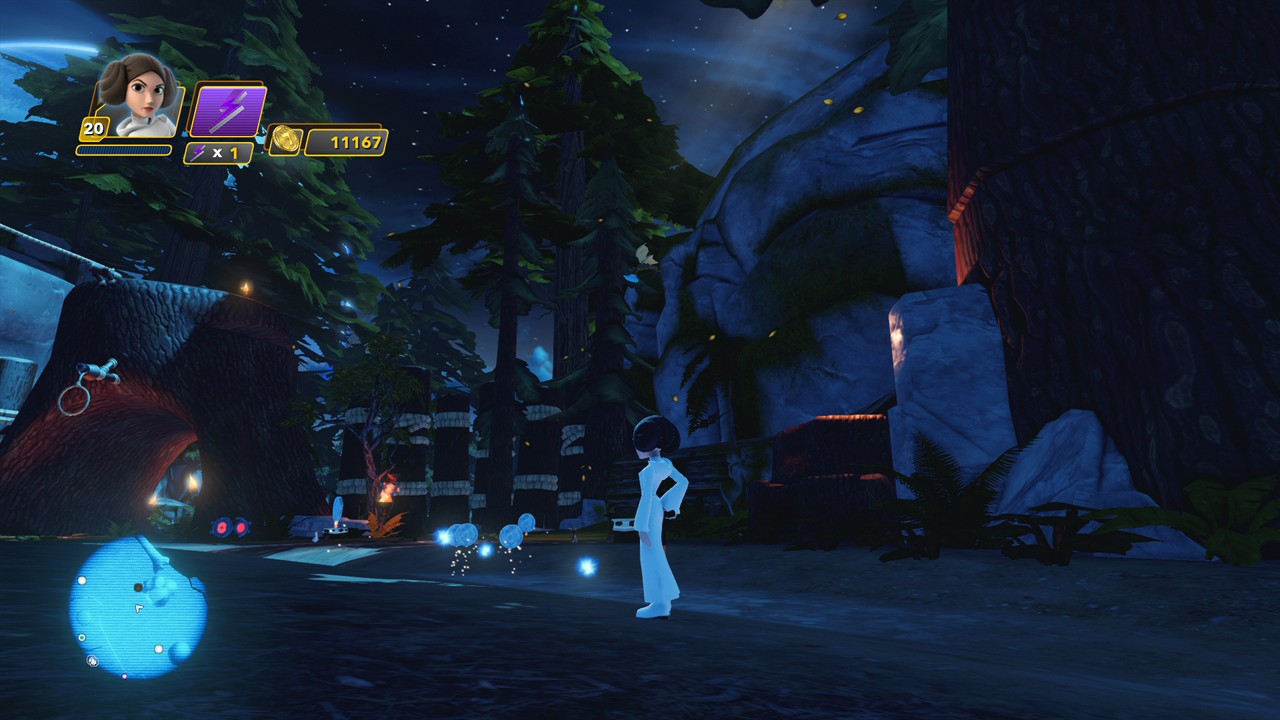Click Princess Leia's character portrait
The image size is (1280, 720).
coord(141,97)
